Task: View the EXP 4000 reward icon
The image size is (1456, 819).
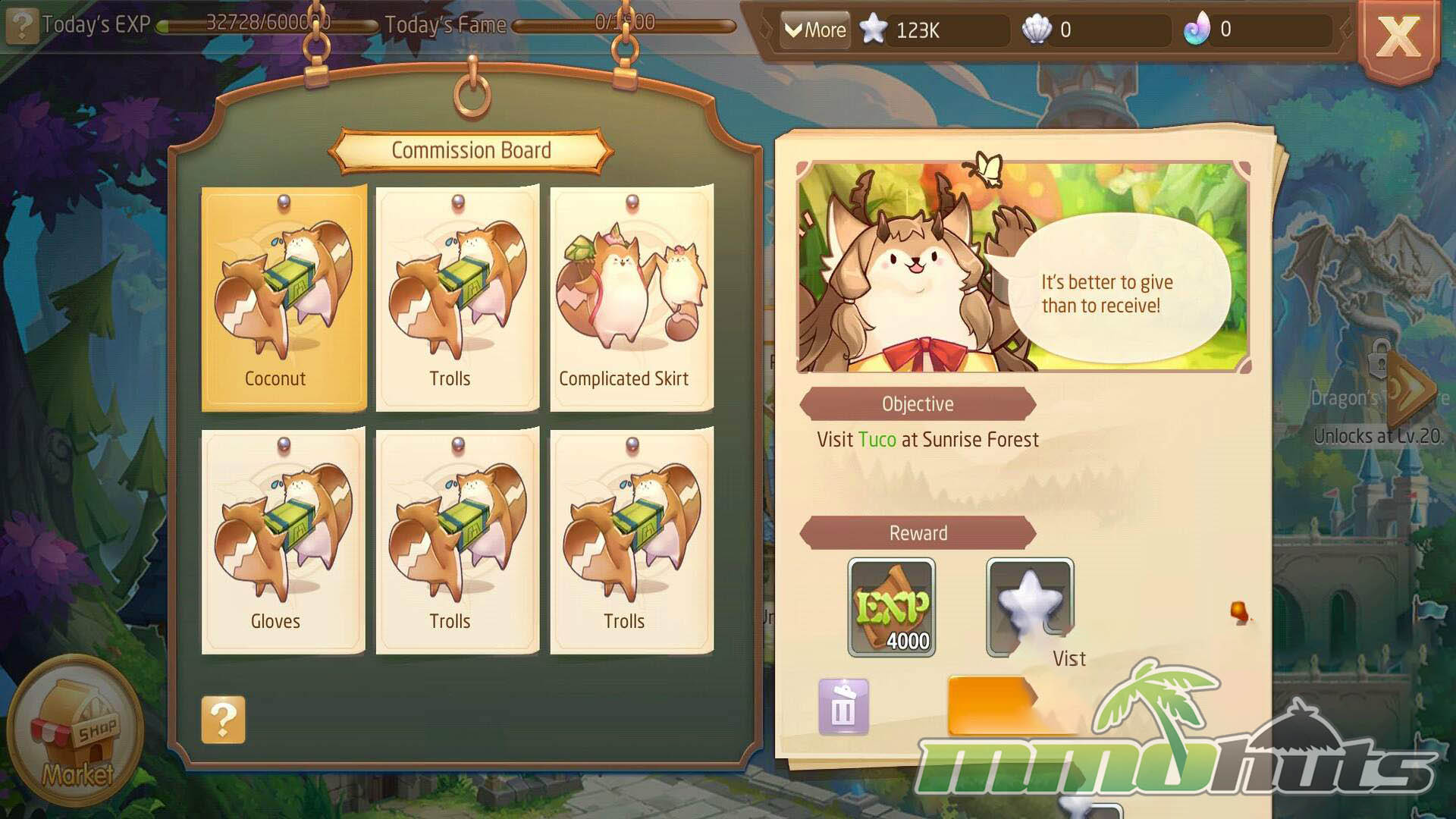Action: (x=891, y=607)
